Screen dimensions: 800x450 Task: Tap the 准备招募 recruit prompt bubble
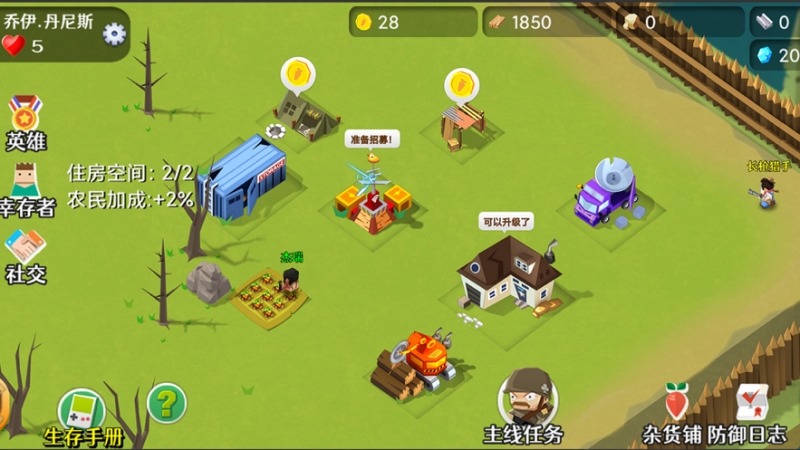coord(372,140)
